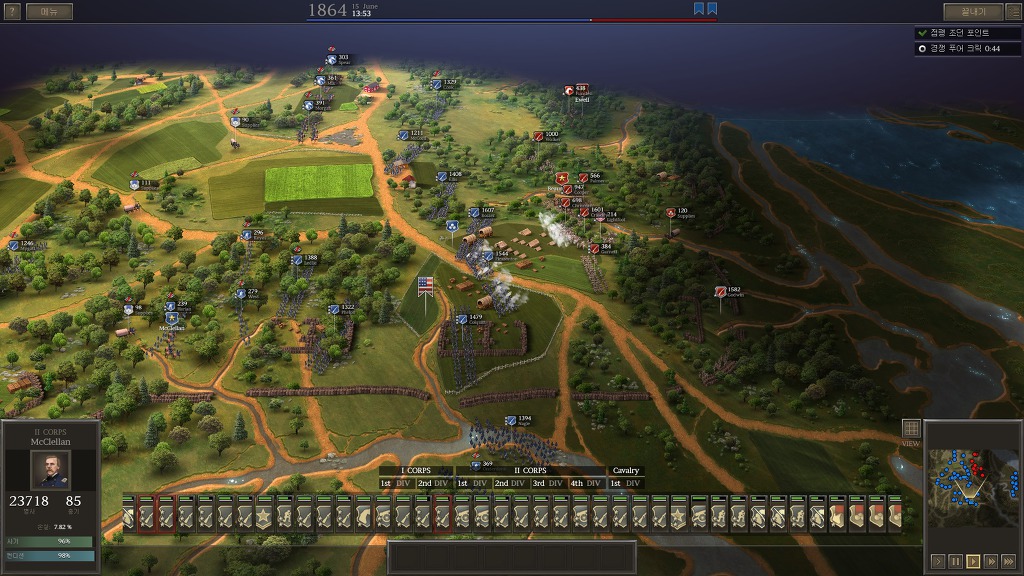Set fastest game speed (triple arrow)
This screenshot has width=1024, height=576.
1008,561
